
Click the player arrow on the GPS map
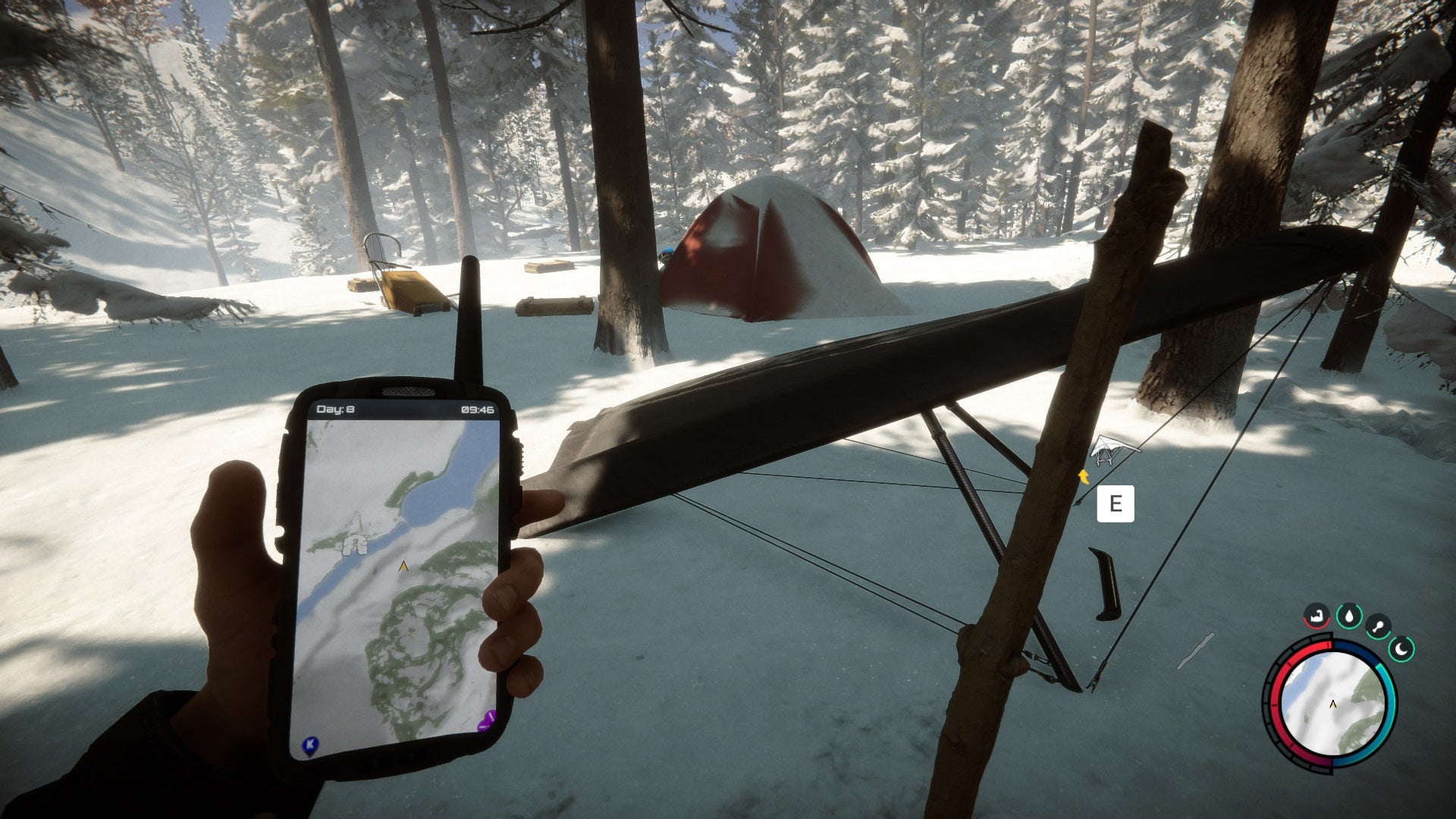point(403,564)
